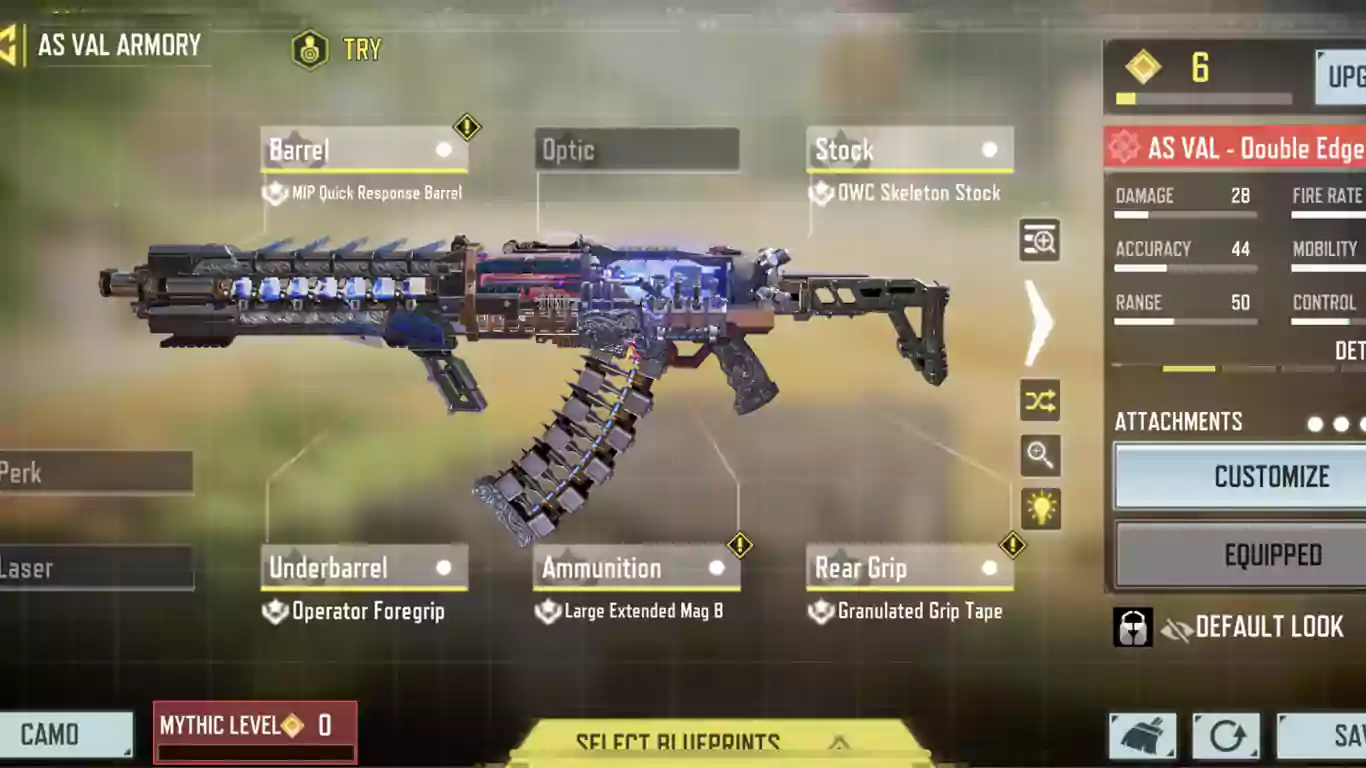1366x768 pixels.
Task: Choose the Underbarrel attachment slot
Action: (363, 568)
